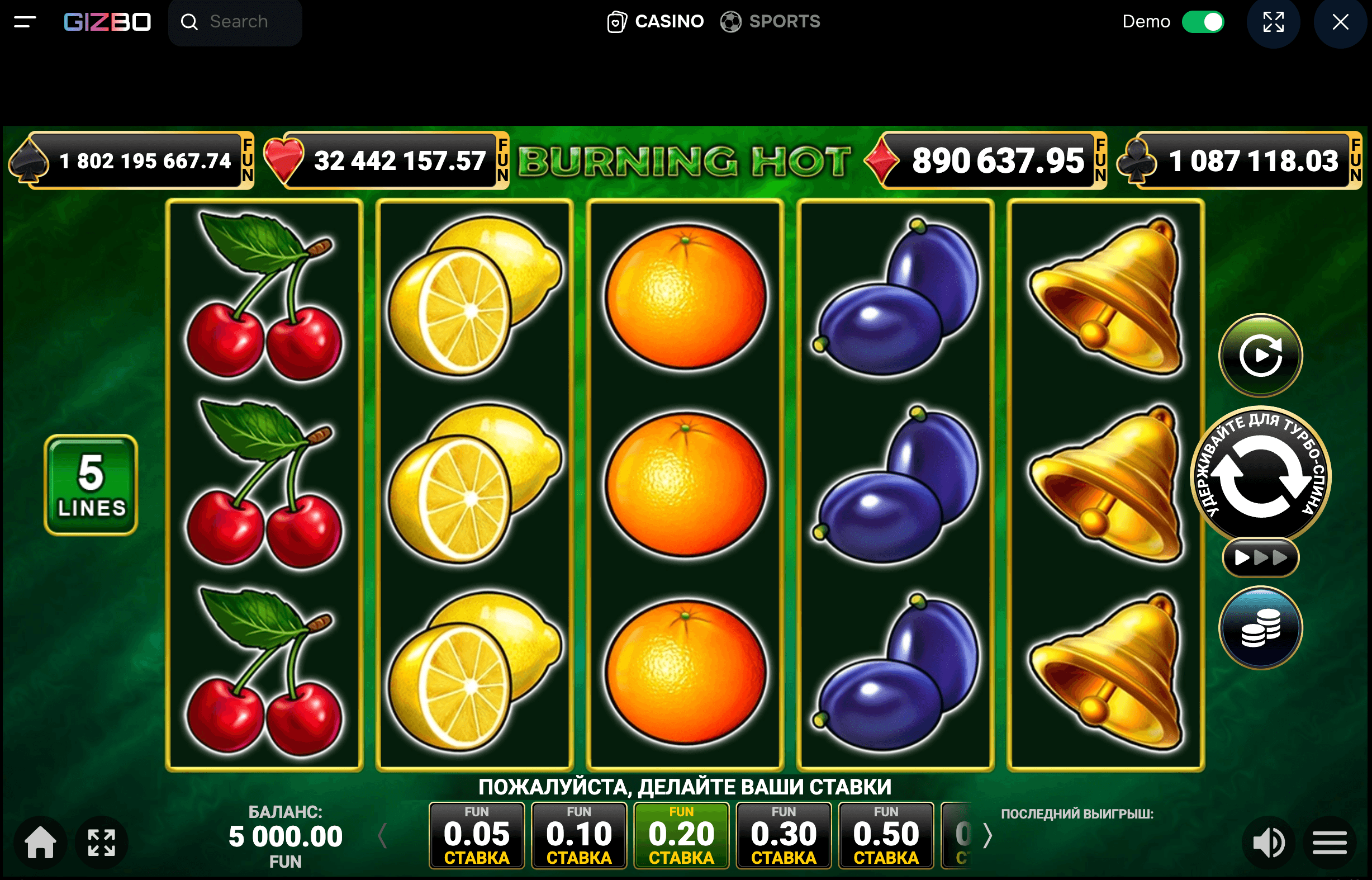1372x880 pixels.
Task: Select the 0.05 FUN bet chip
Action: 476,834
